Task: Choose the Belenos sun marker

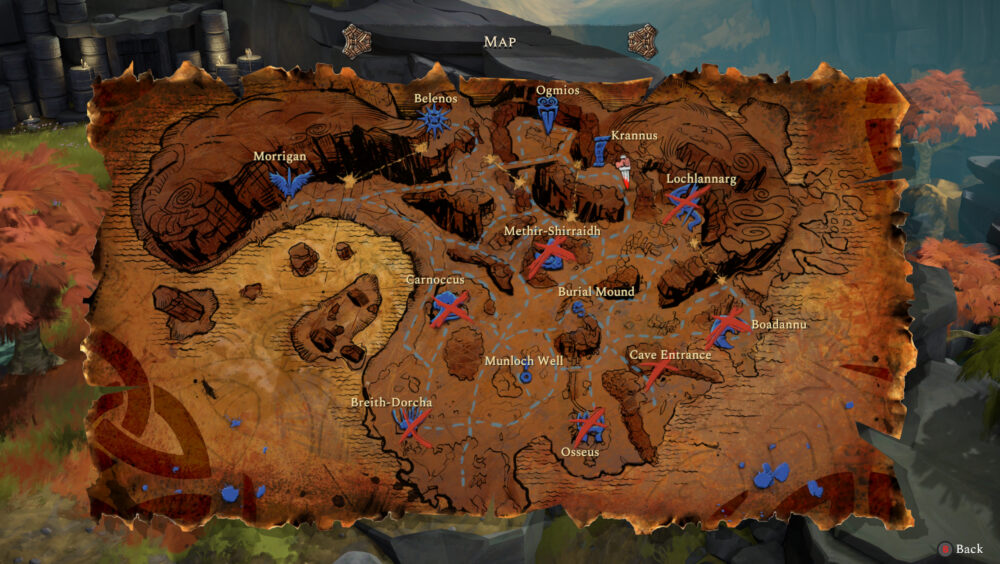Action: coord(434,121)
